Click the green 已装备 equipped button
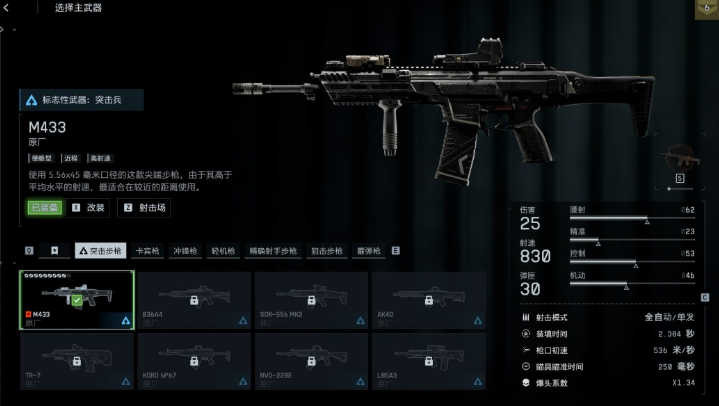The height and width of the screenshot is (406, 719). coord(44,208)
